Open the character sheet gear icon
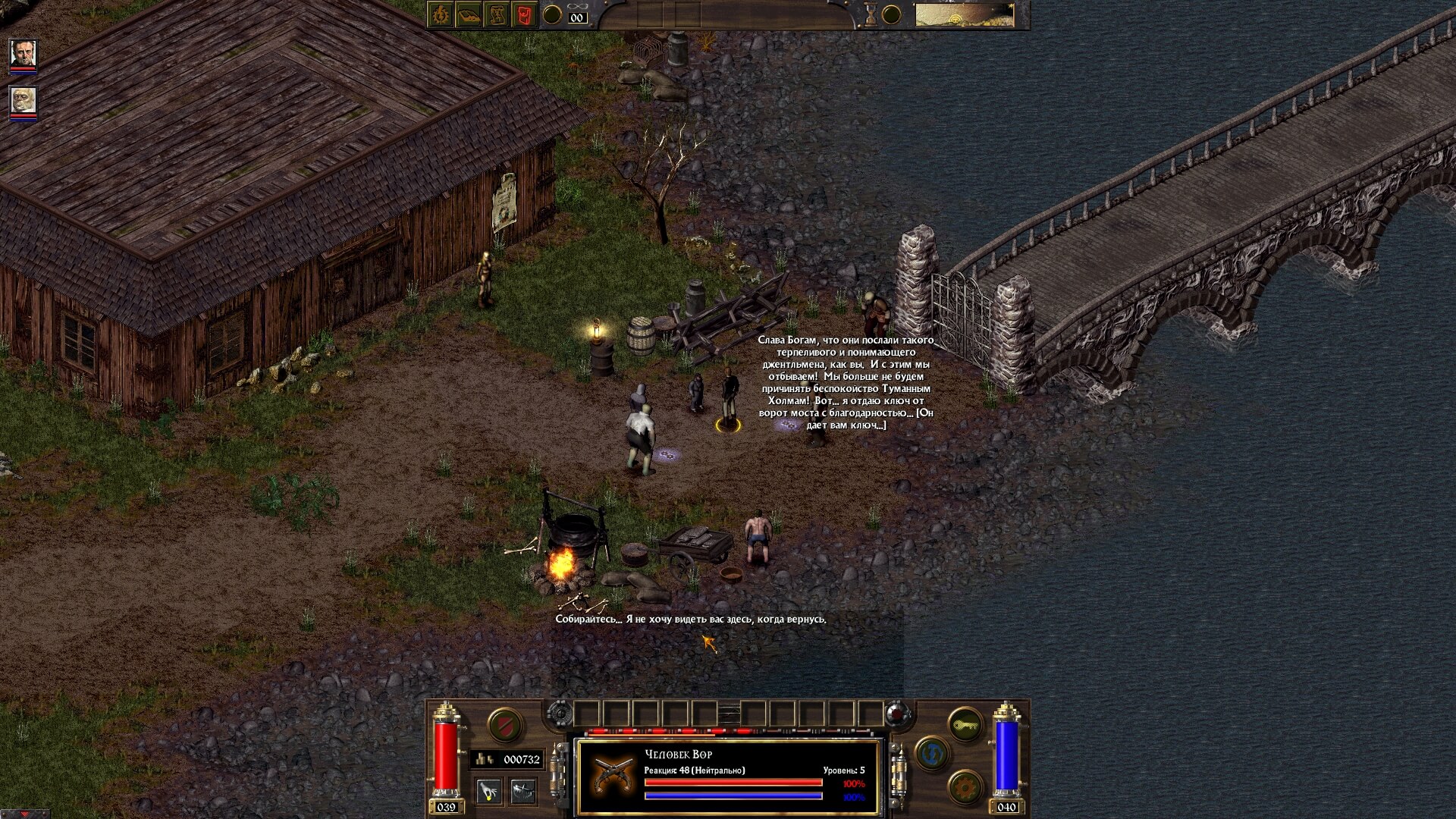Image resolution: width=1456 pixels, height=819 pixels. 441,14
